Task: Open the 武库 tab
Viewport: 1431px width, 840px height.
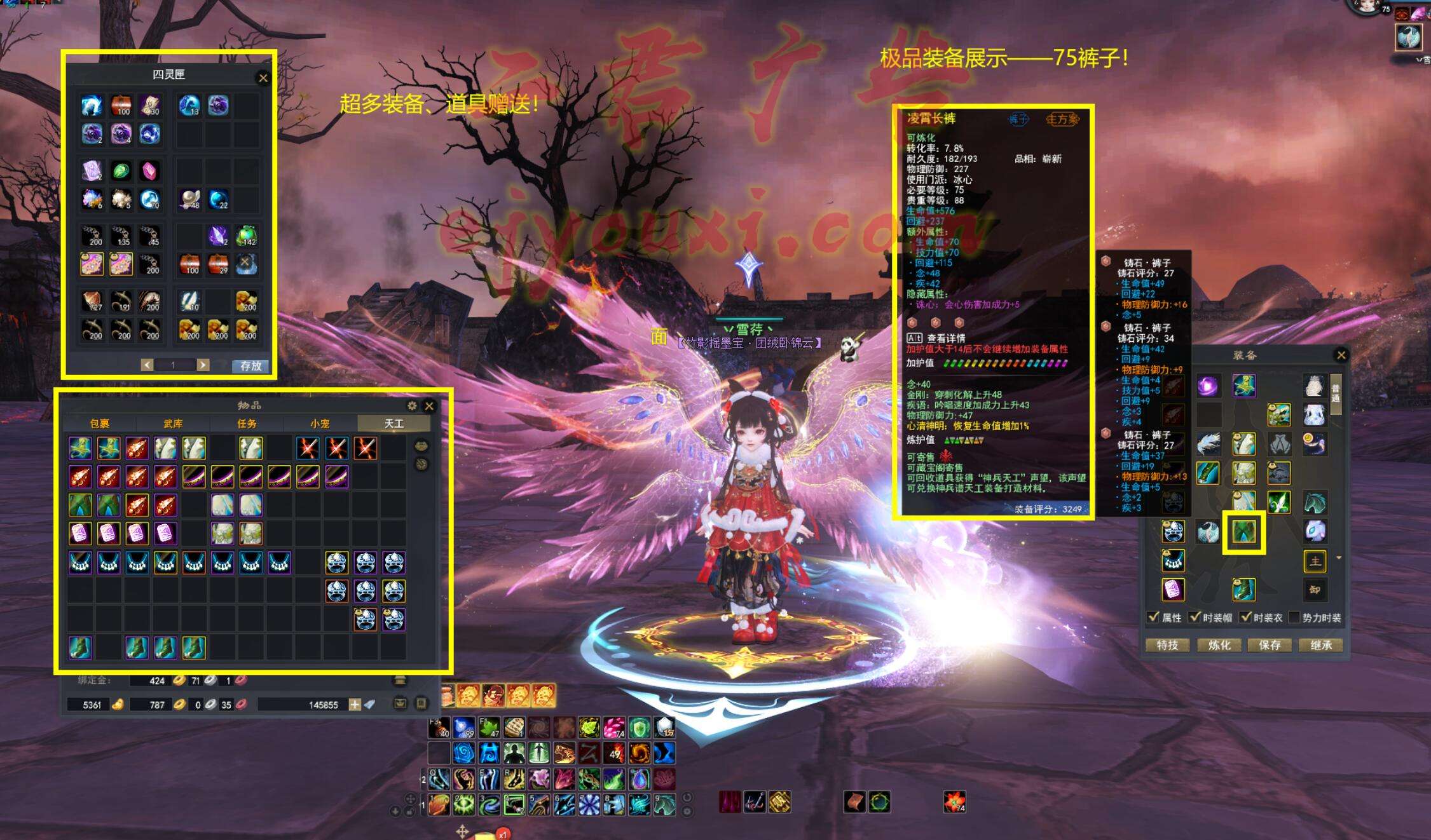Action: tap(173, 423)
